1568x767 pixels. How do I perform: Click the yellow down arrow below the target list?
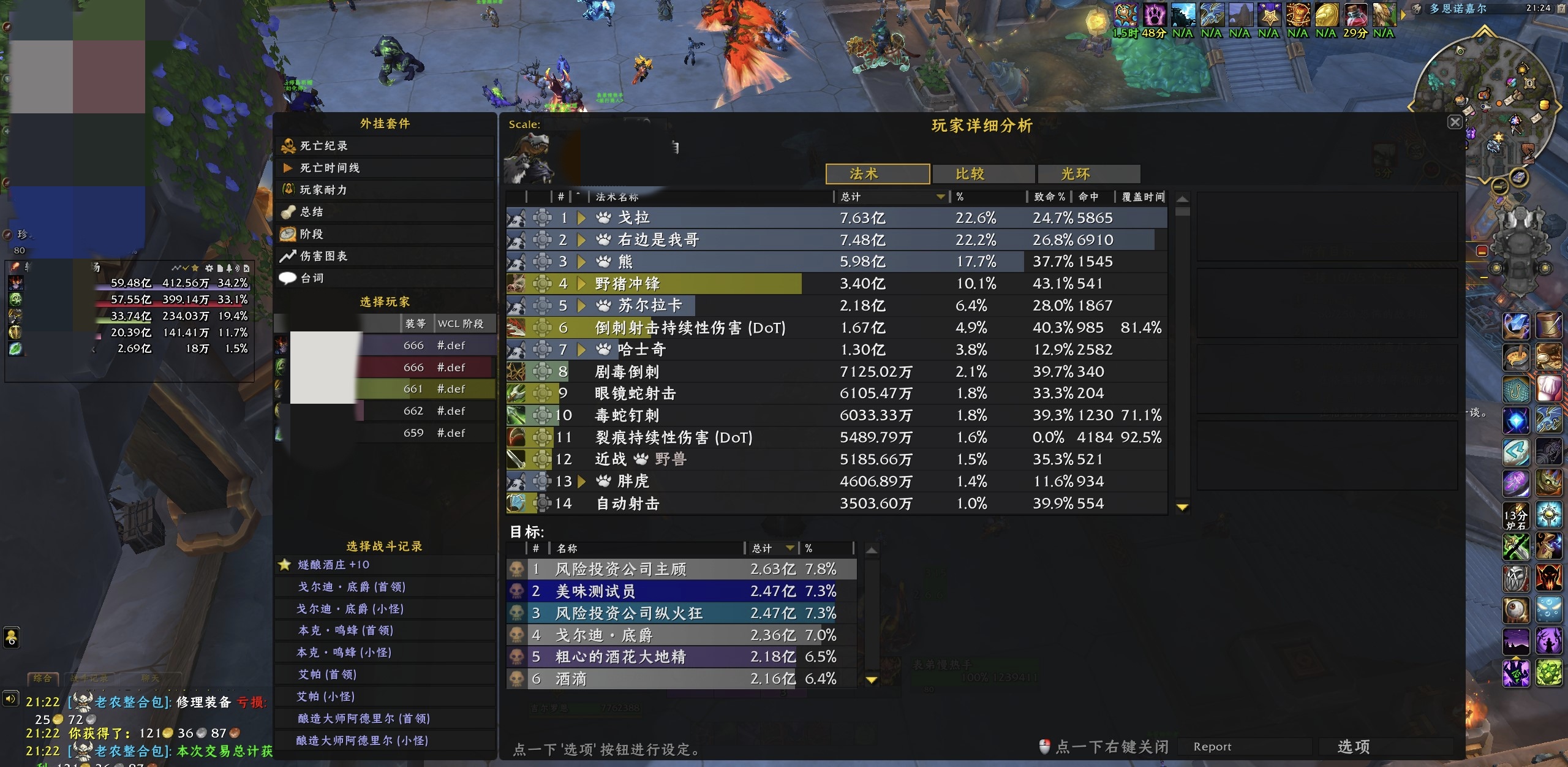(x=871, y=679)
